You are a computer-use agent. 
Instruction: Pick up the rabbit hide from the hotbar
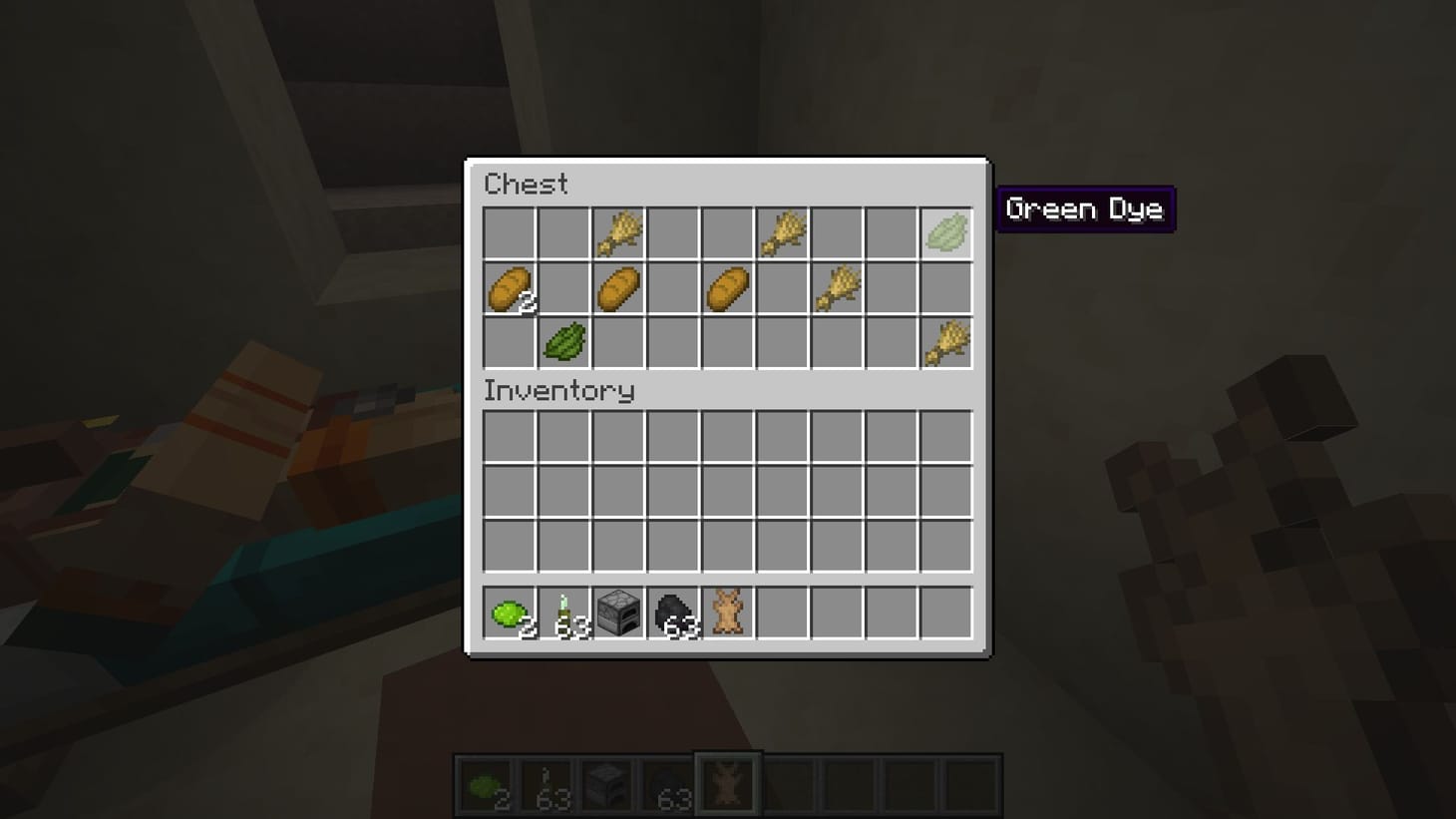(727, 613)
